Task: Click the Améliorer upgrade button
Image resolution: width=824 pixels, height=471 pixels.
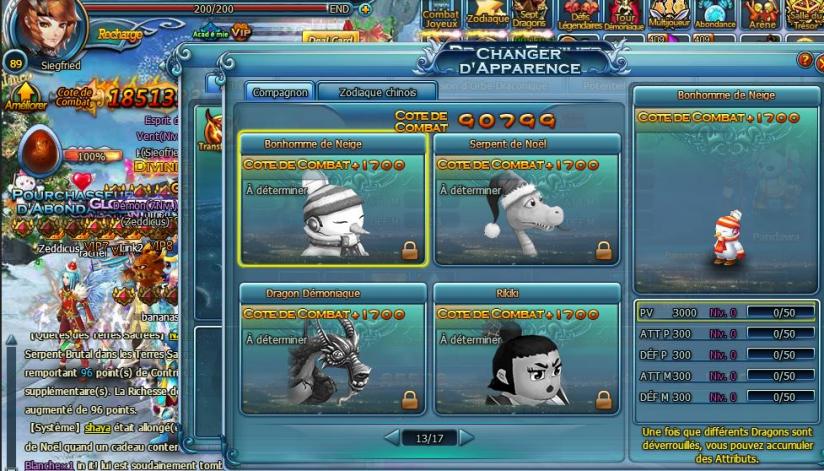Action: point(25,96)
